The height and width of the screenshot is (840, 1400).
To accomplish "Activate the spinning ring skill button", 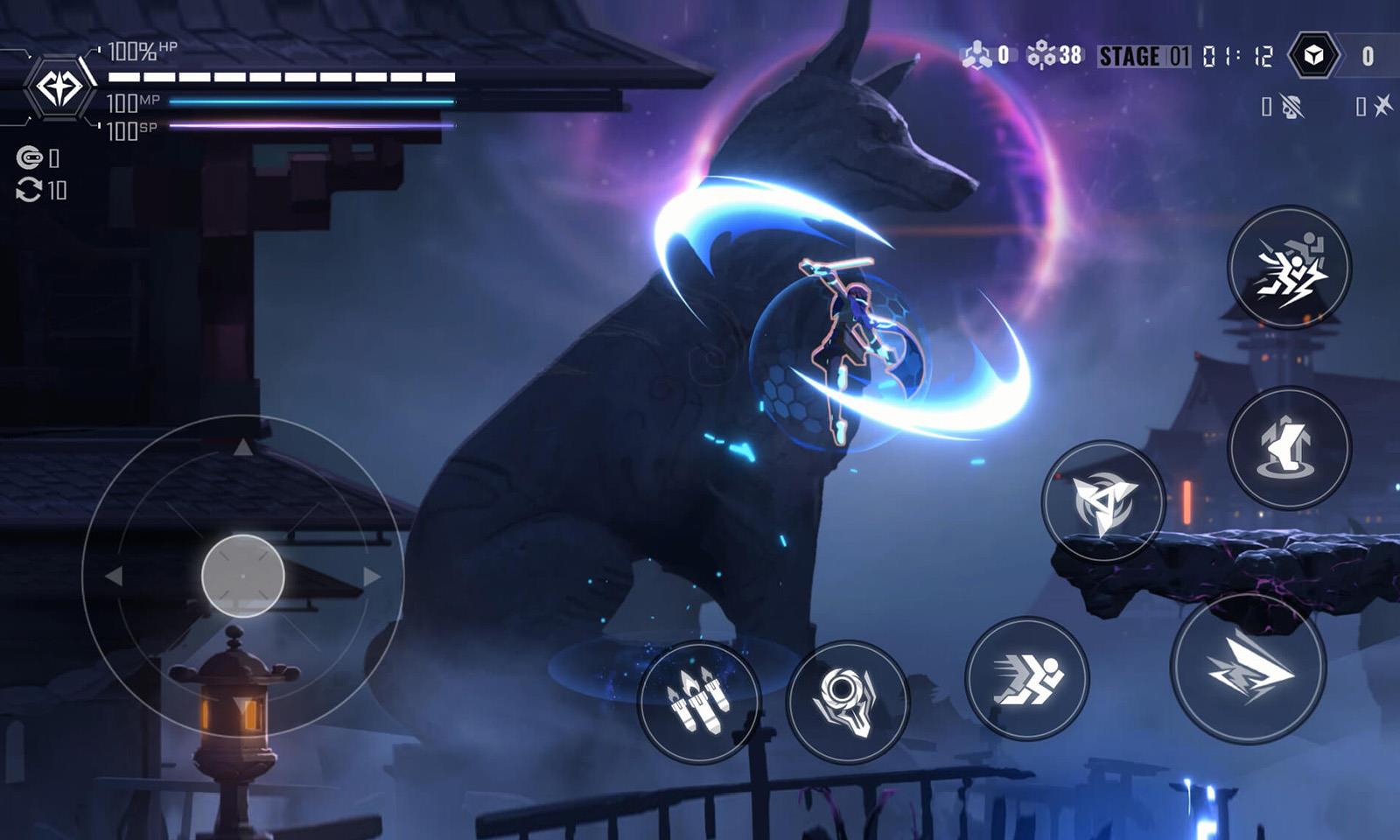I will click(x=847, y=701).
